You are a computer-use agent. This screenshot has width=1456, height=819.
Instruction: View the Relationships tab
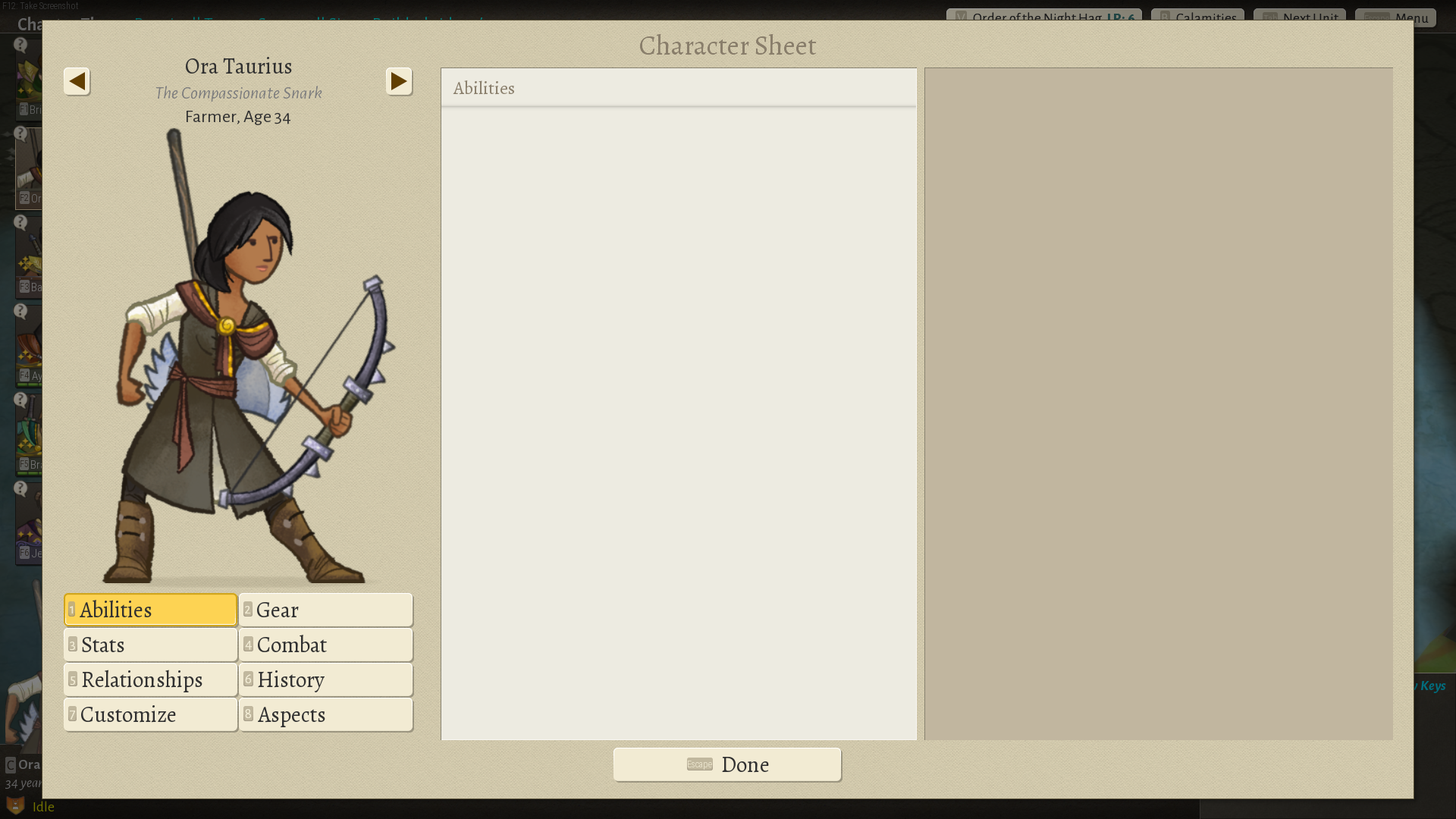[149, 679]
